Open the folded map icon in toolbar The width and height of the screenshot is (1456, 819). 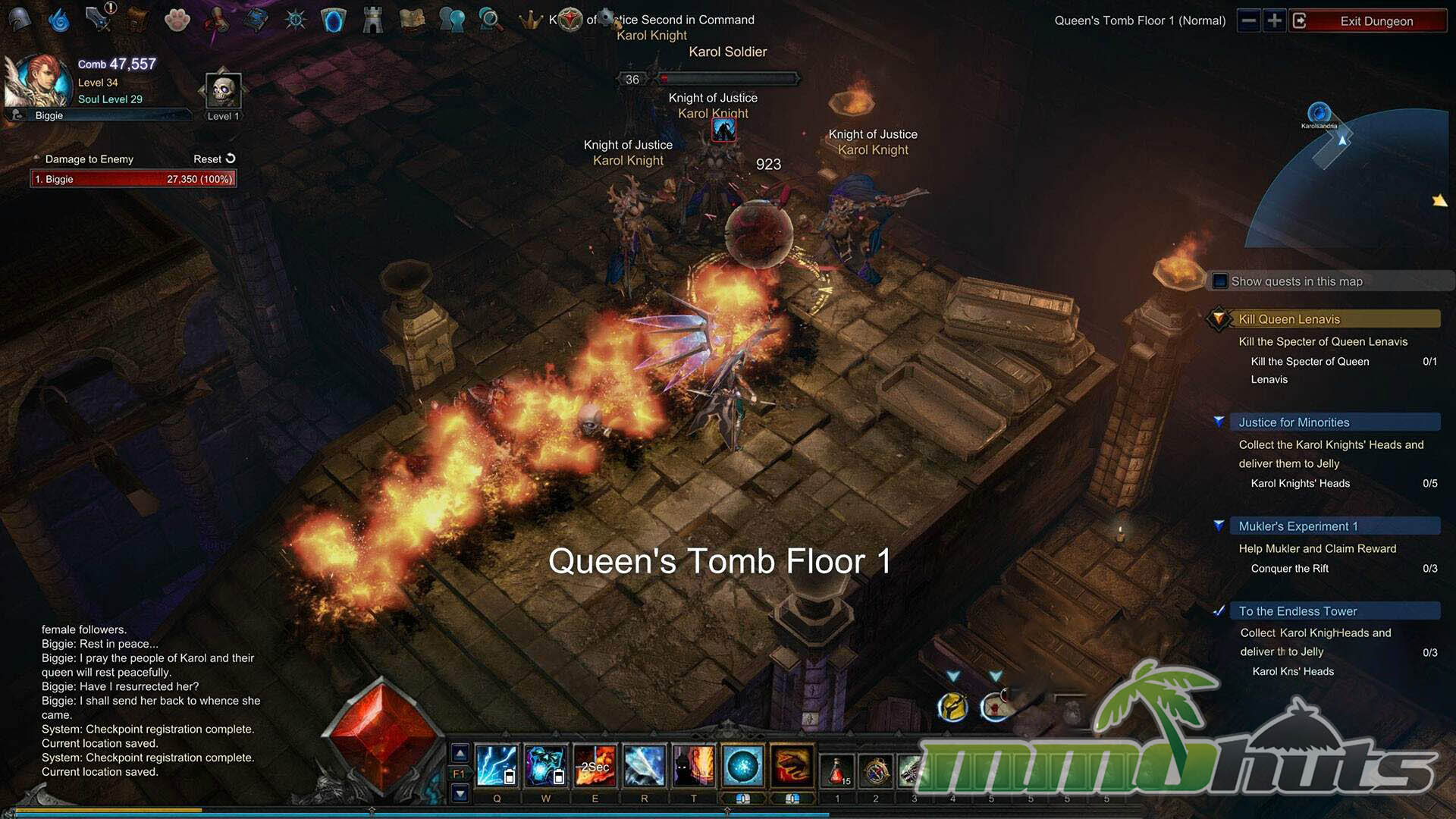pyautogui.click(x=412, y=20)
